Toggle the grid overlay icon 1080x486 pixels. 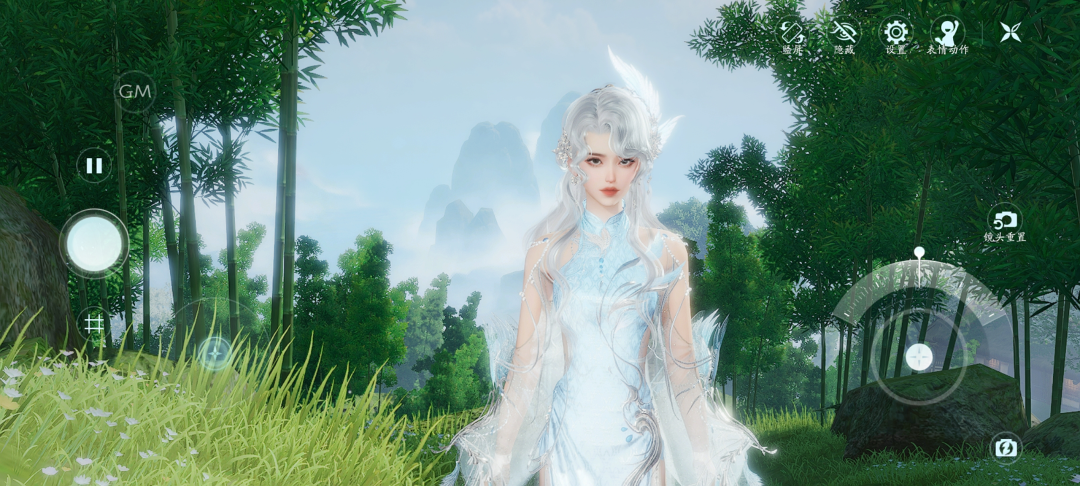[x=94, y=323]
